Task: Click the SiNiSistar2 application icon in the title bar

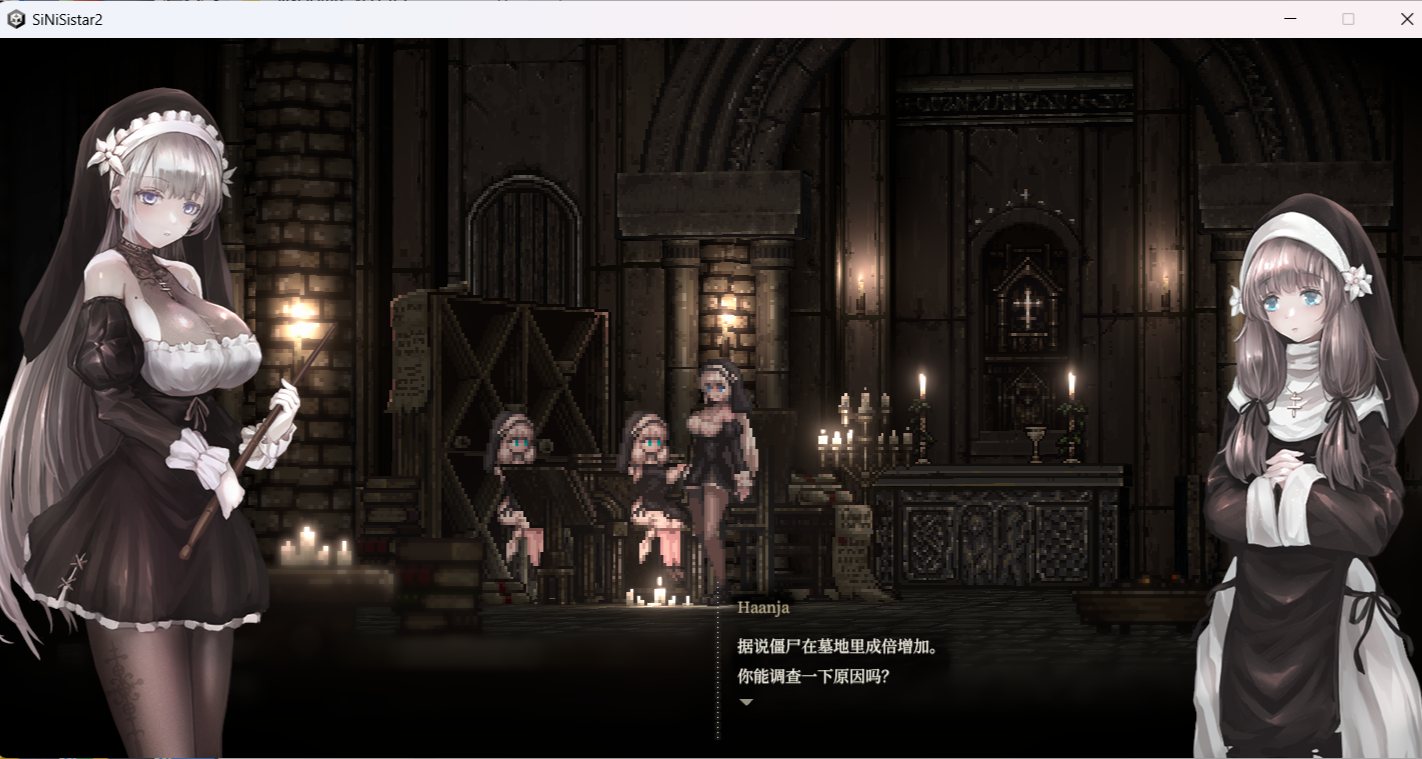Action: click(15, 18)
